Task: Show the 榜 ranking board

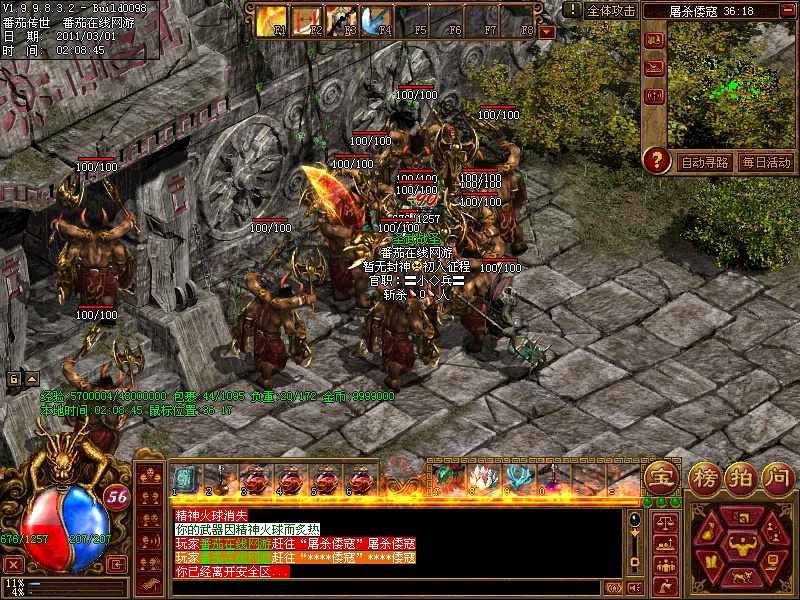Action: (706, 476)
